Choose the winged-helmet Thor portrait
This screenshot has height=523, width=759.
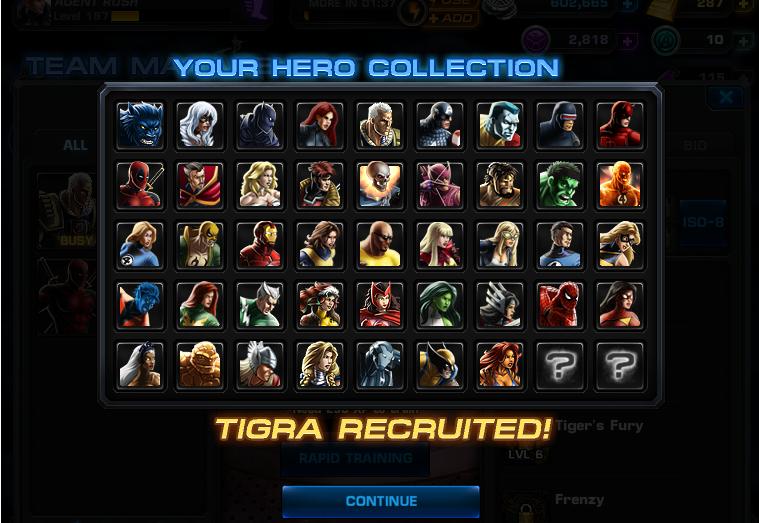click(260, 366)
